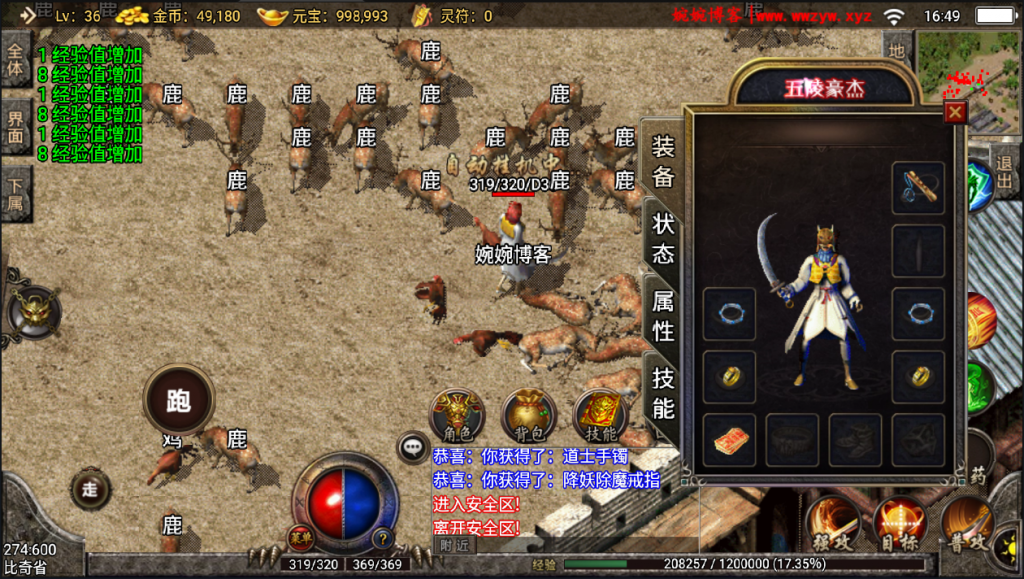
Task: Show the 属性 attributes tab
Action: coord(663,315)
